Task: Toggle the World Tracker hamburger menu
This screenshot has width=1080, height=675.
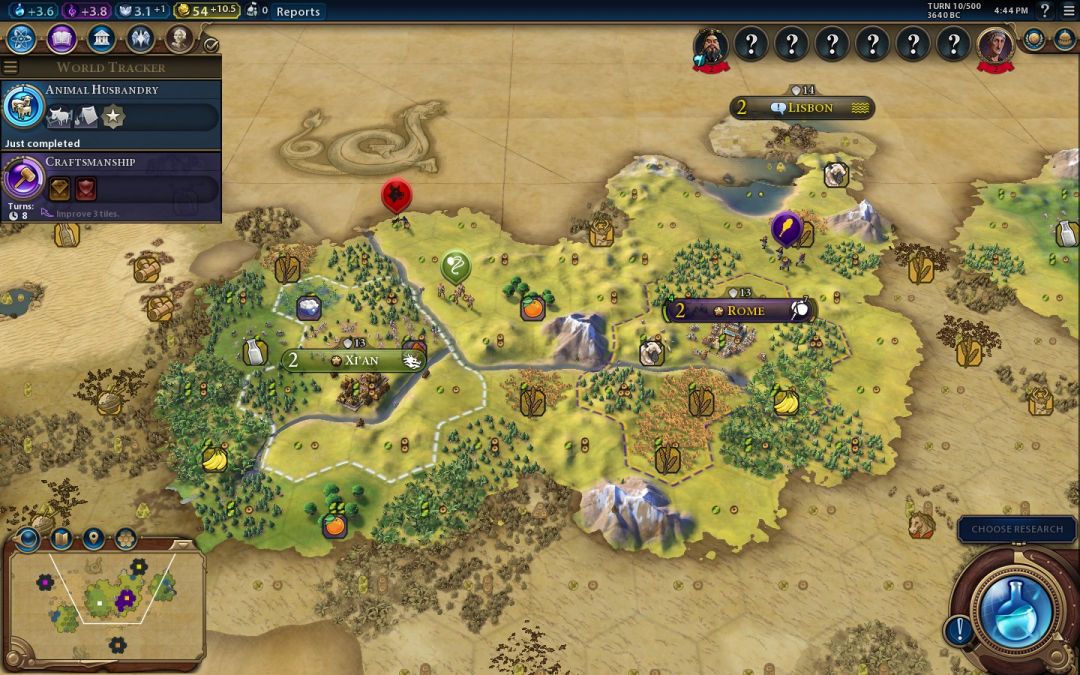Action: click(11, 67)
